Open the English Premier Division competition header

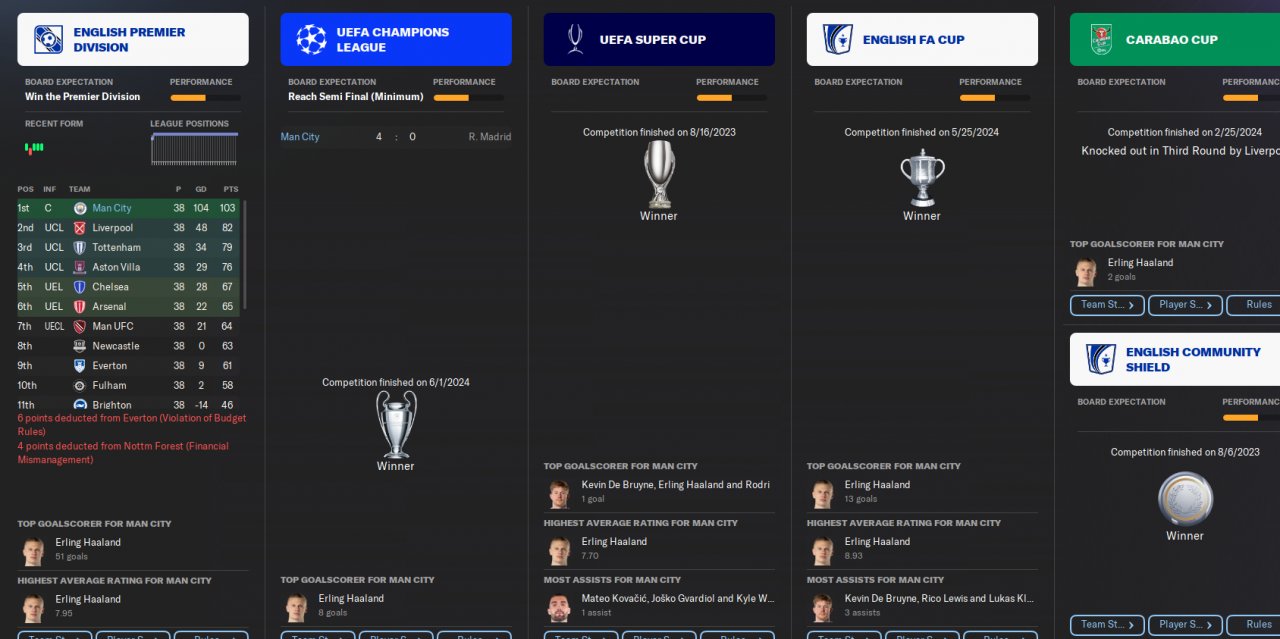pos(133,40)
